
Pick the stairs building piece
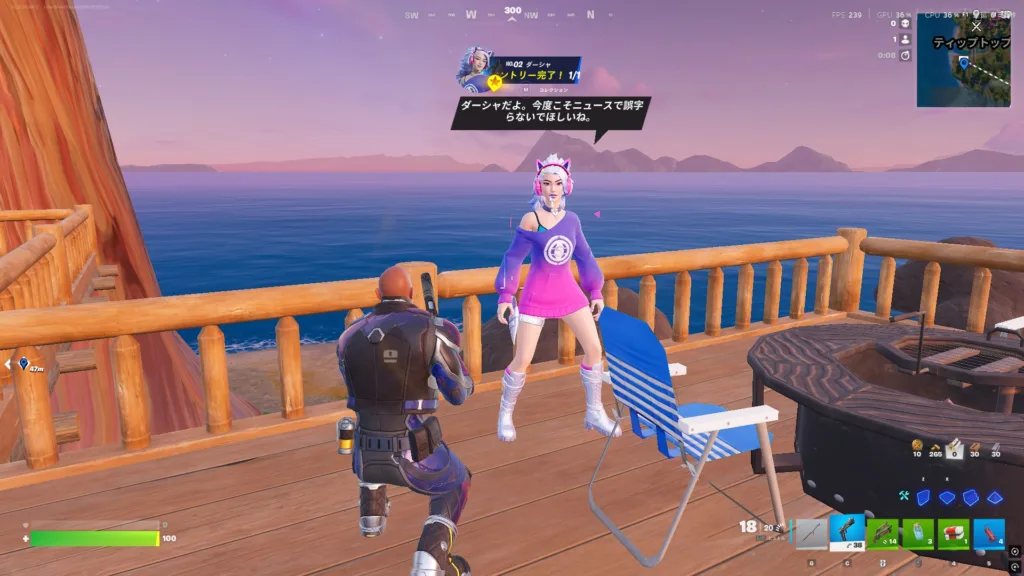[x=970, y=497]
